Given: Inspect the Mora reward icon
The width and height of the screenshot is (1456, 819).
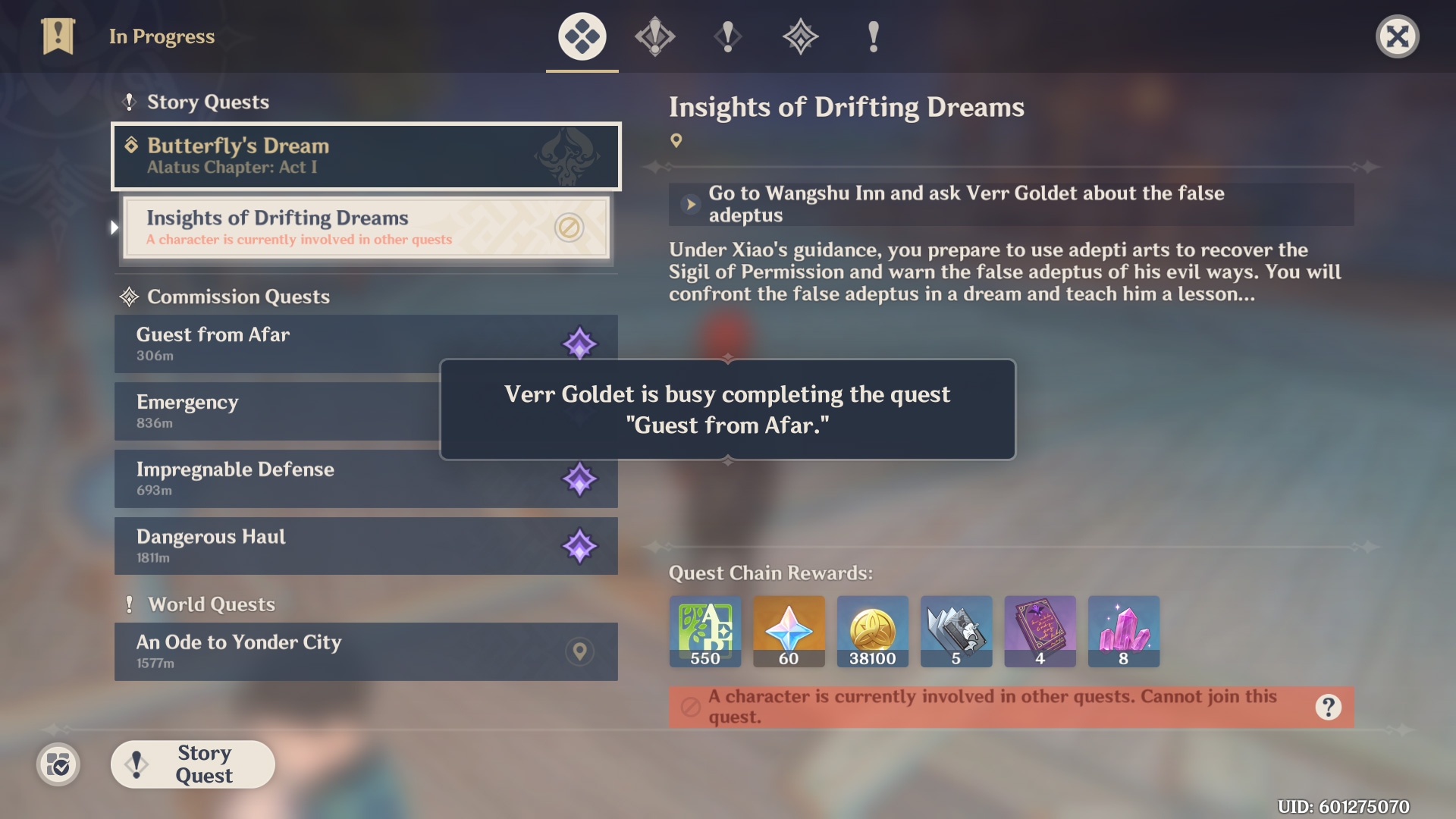Looking at the screenshot, I should [x=872, y=631].
